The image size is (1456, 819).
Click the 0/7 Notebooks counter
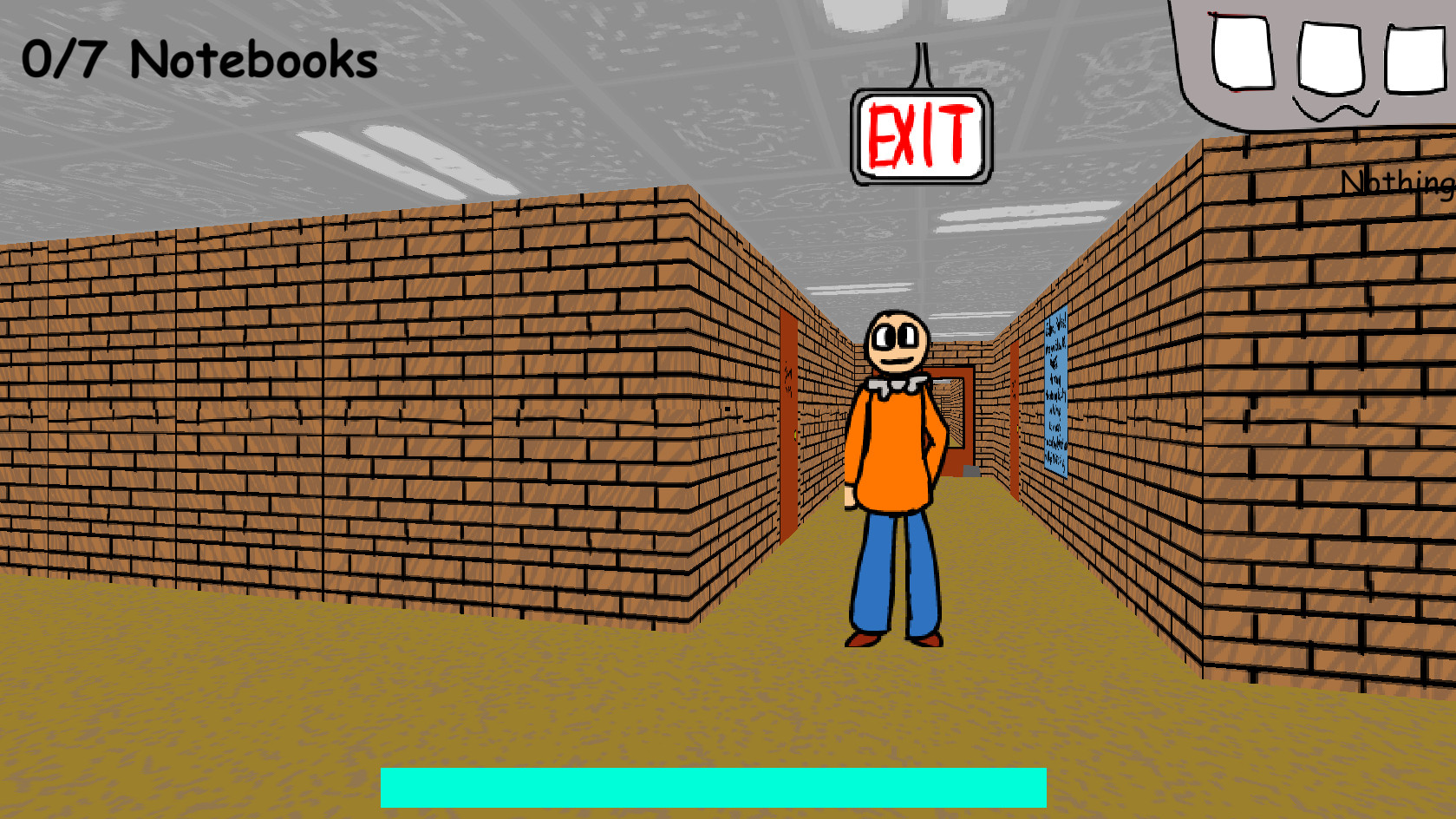pos(199,59)
